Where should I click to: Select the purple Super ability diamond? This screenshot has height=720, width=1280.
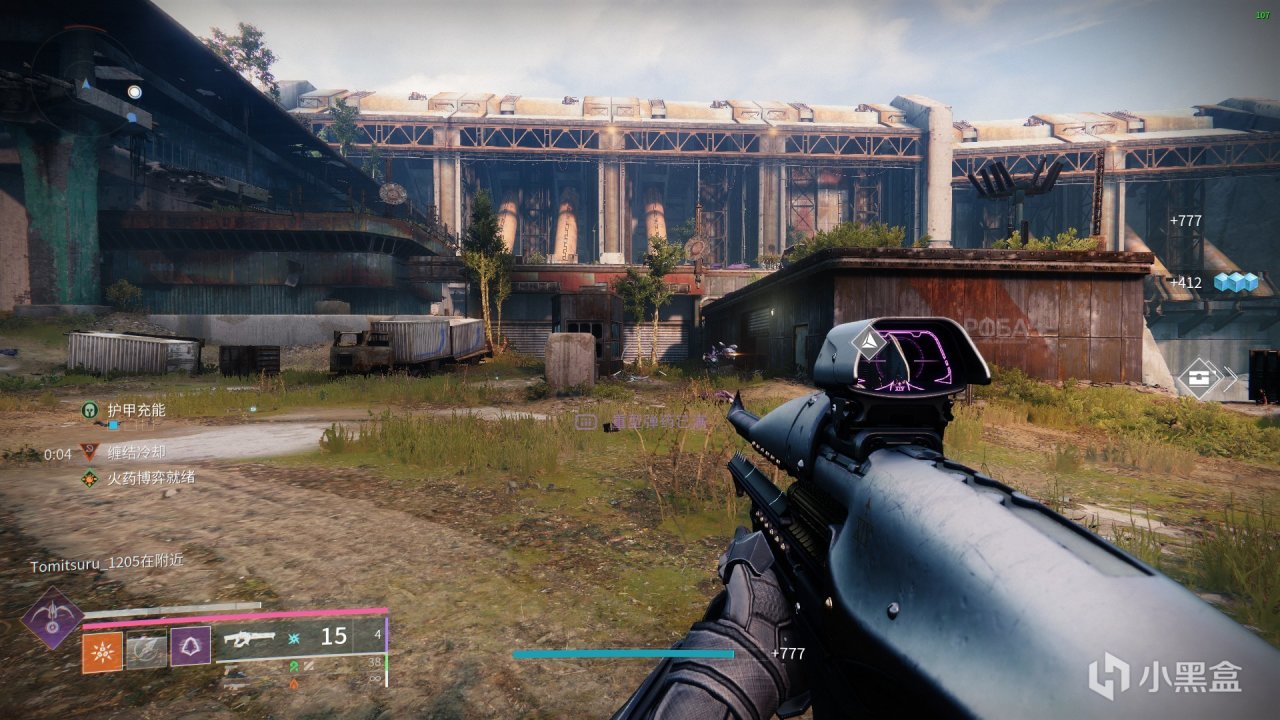coord(53,617)
